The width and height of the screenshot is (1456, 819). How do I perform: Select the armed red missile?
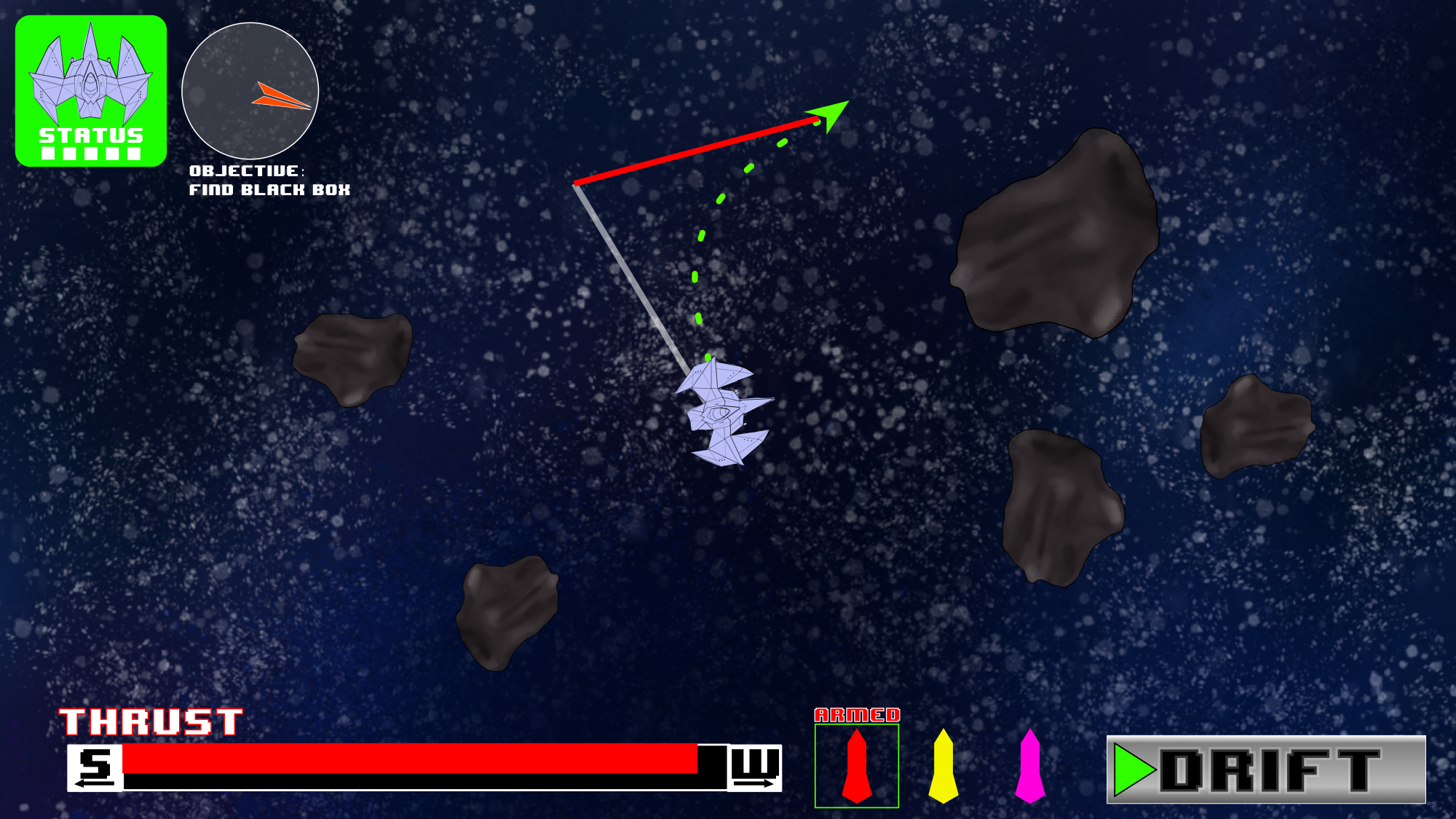pos(857,766)
